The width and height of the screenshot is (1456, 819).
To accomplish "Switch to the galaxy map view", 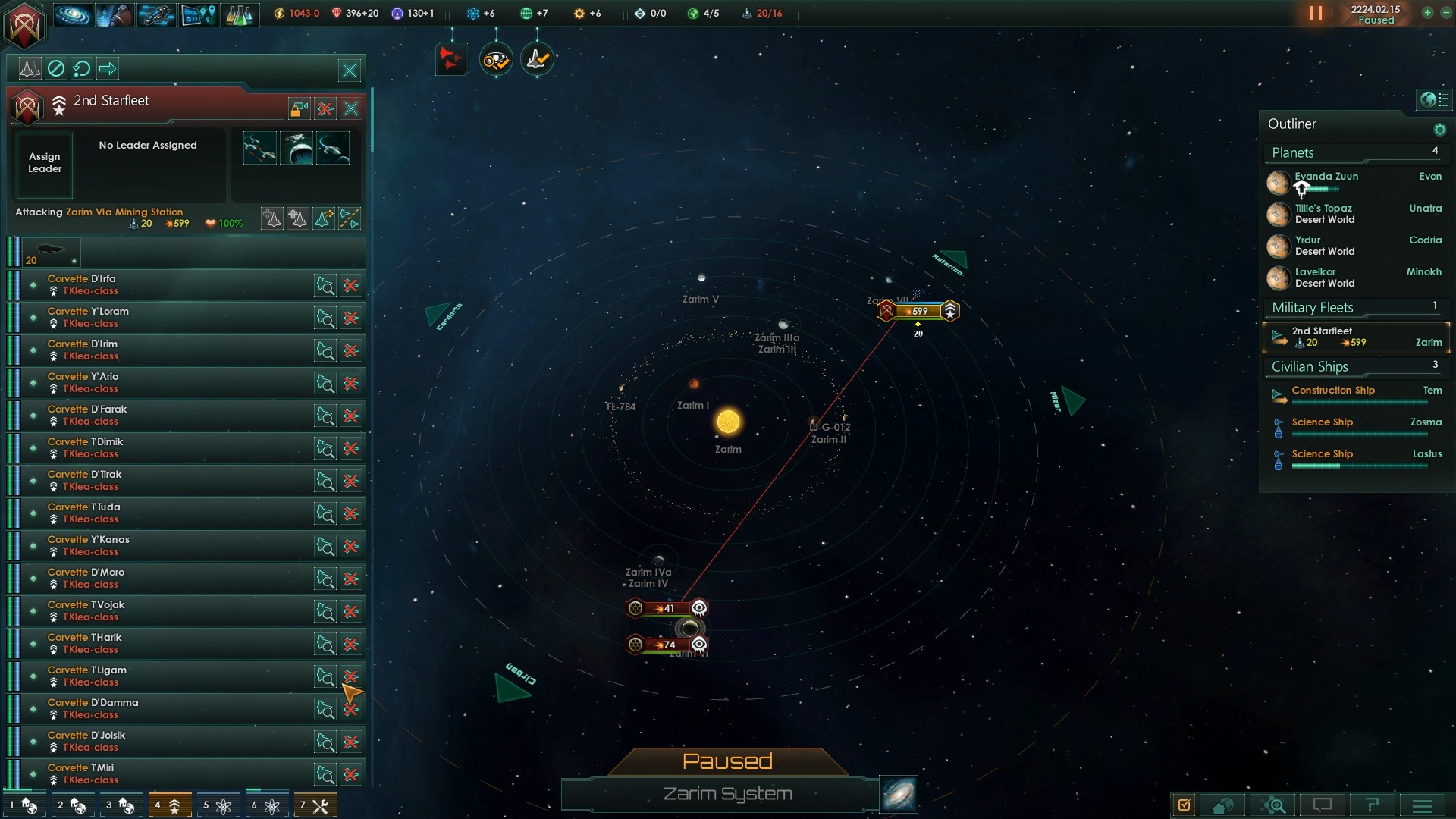I will coord(899,794).
